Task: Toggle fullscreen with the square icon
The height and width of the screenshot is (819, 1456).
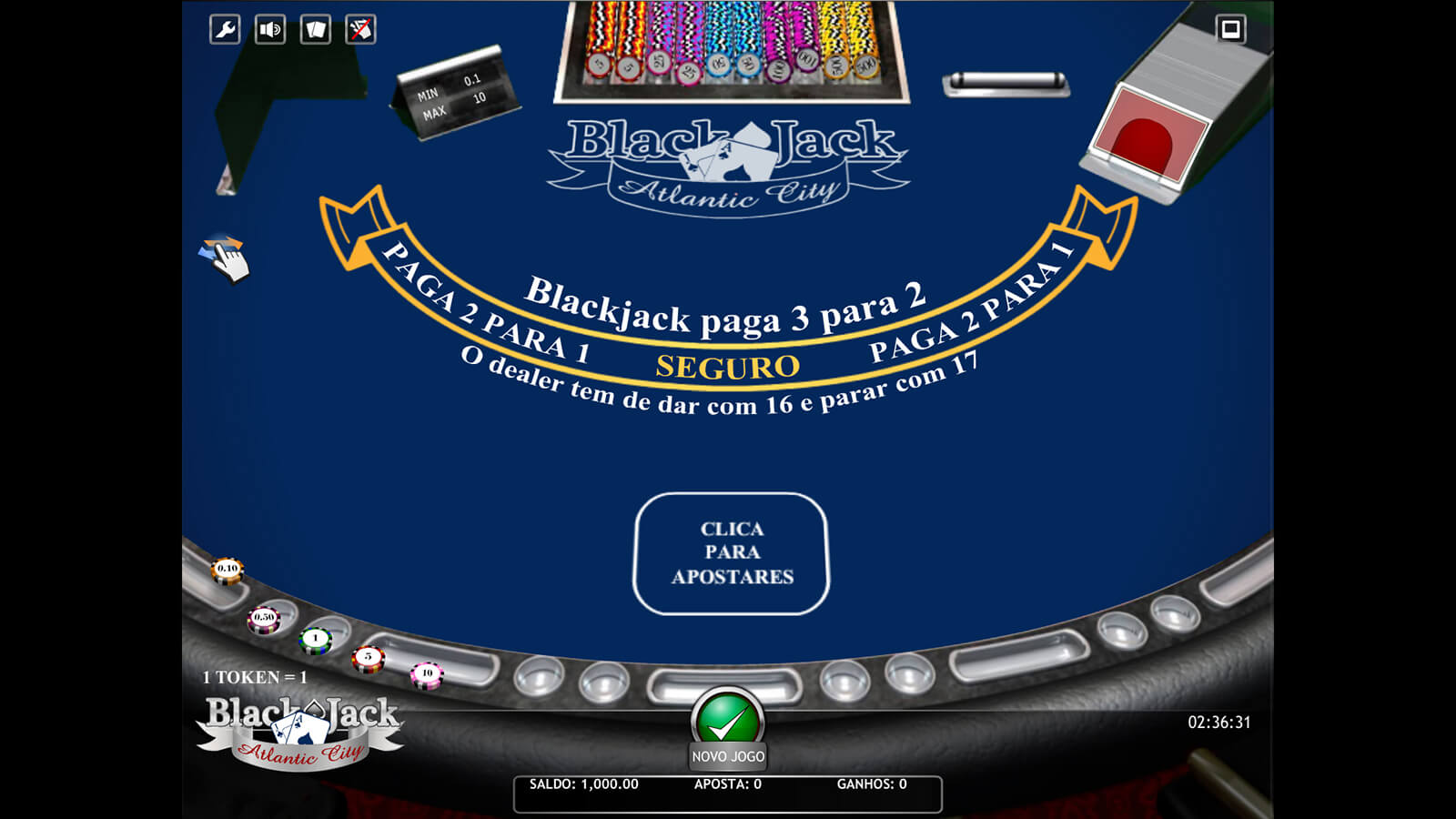Action: point(1230,29)
